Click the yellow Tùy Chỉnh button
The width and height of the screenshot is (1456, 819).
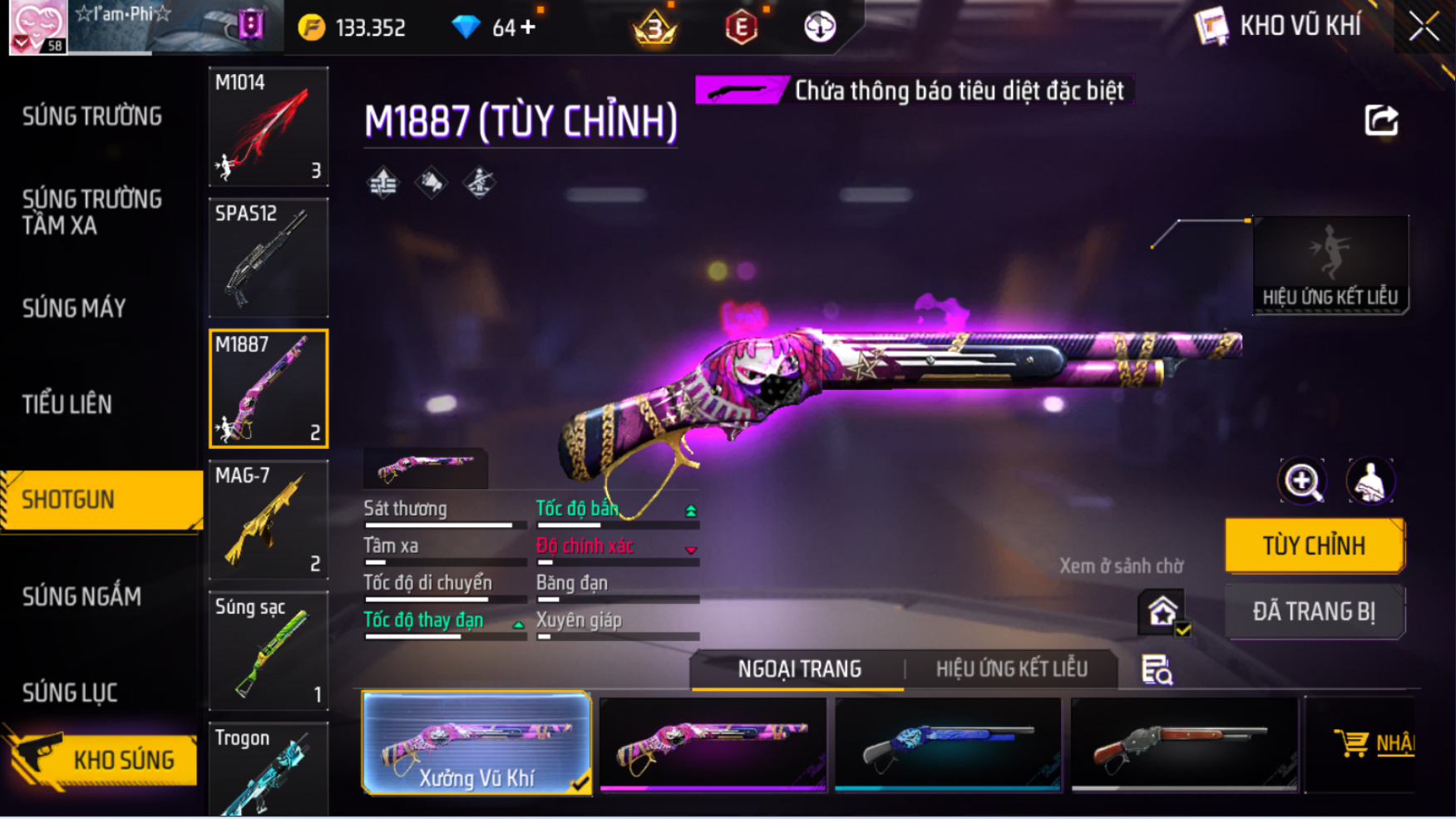1314,546
